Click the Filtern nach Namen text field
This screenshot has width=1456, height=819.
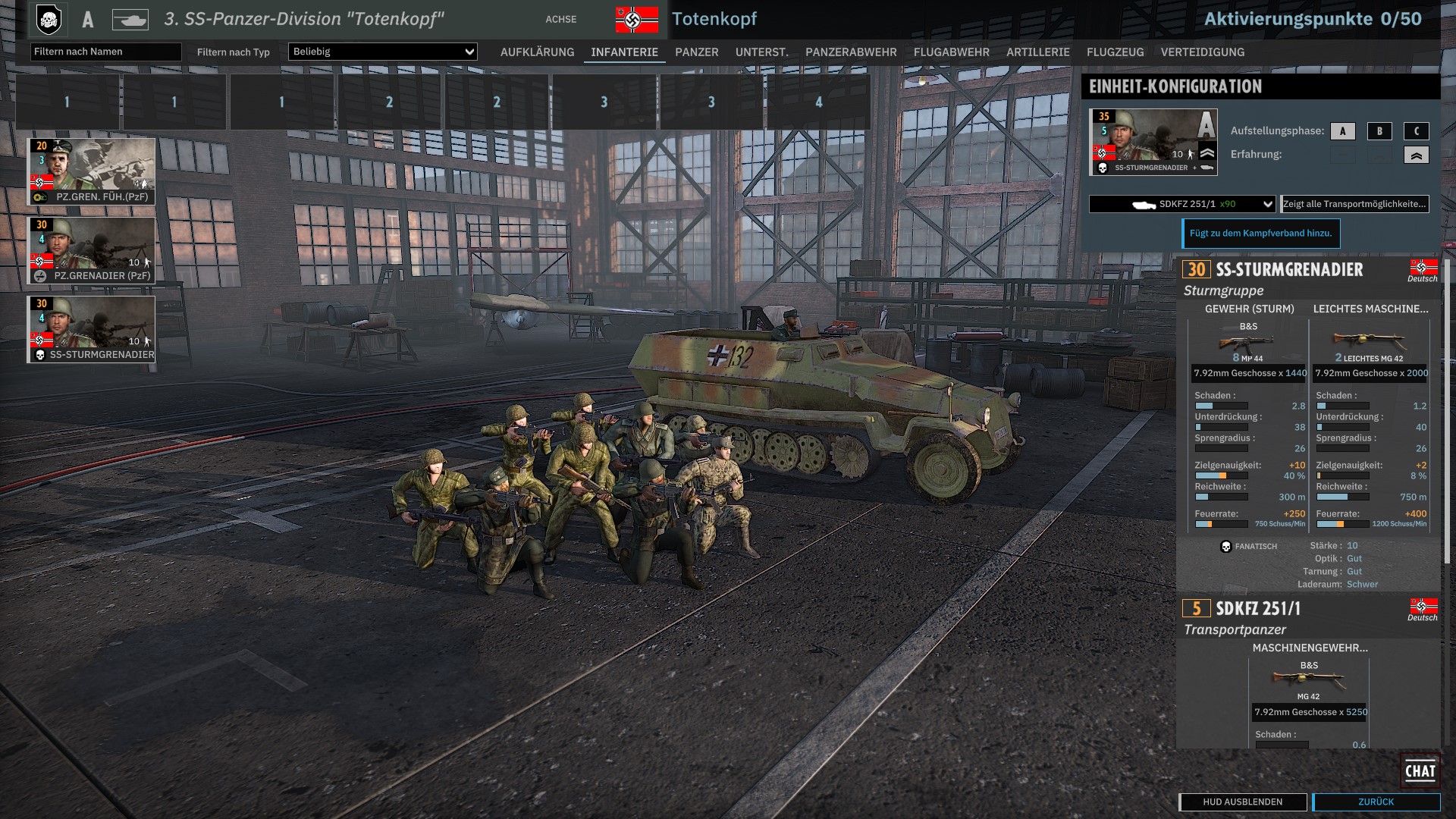tap(105, 52)
